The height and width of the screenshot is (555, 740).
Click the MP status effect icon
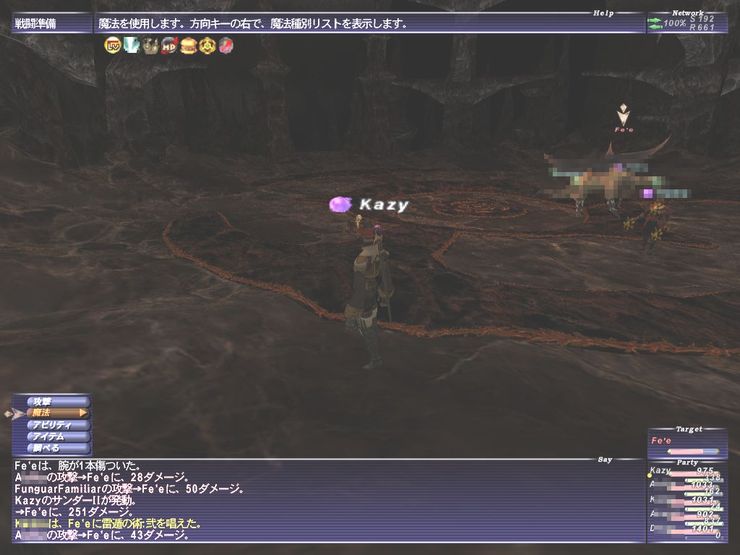169,45
